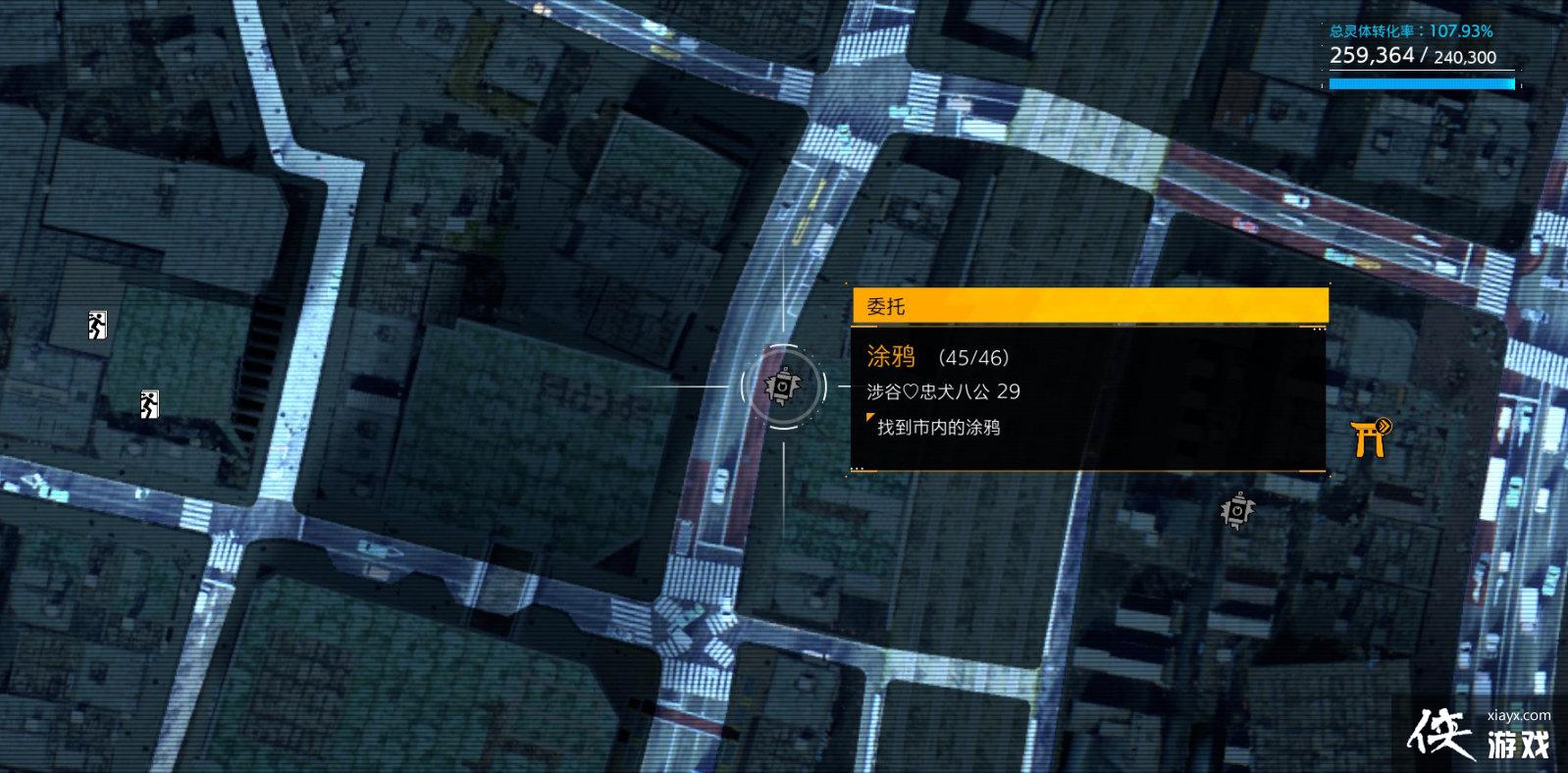Select the orange torii gate map marker
Screen dimensions: 1568x773
(1370, 438)
